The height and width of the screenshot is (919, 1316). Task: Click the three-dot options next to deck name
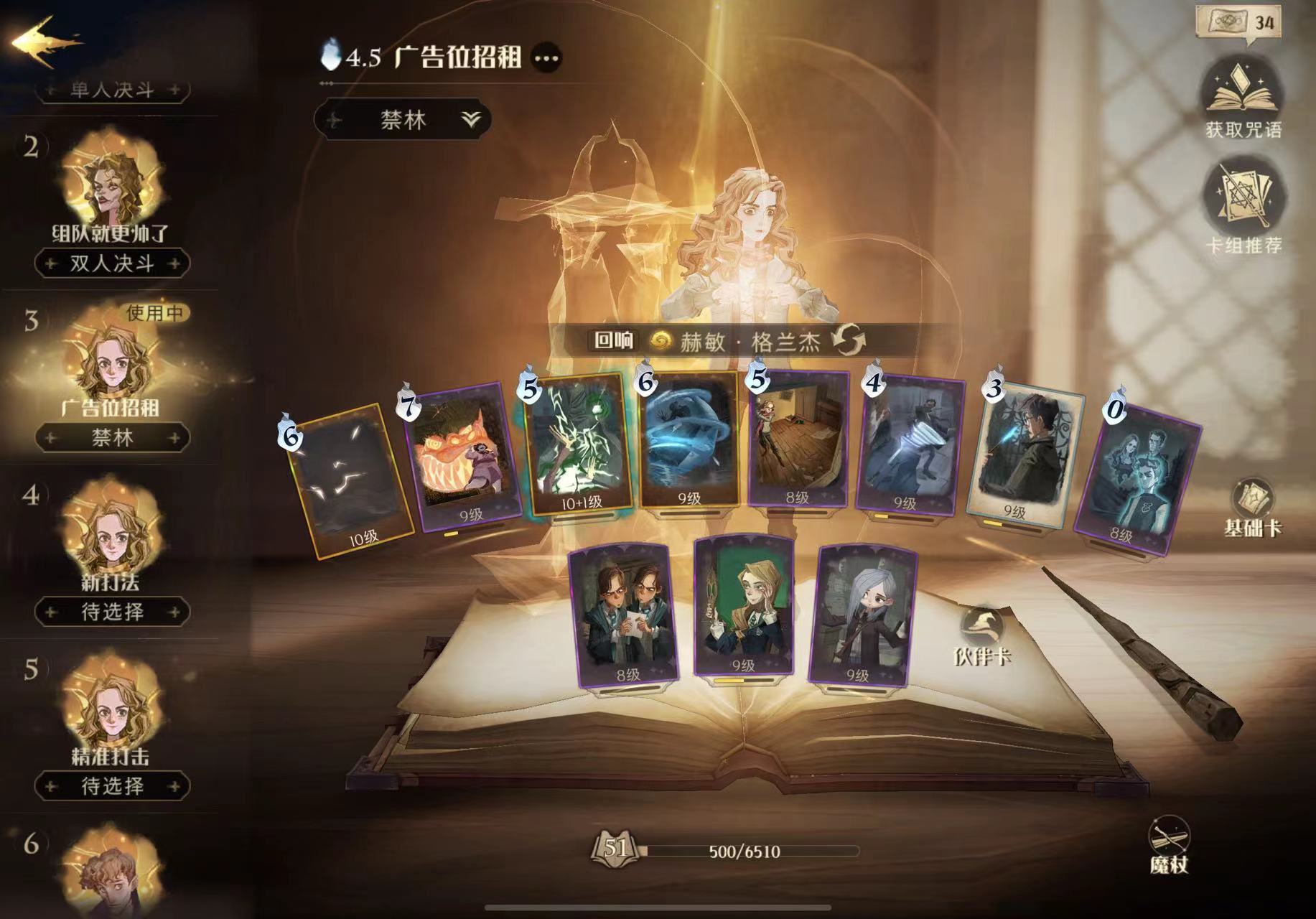547,58
